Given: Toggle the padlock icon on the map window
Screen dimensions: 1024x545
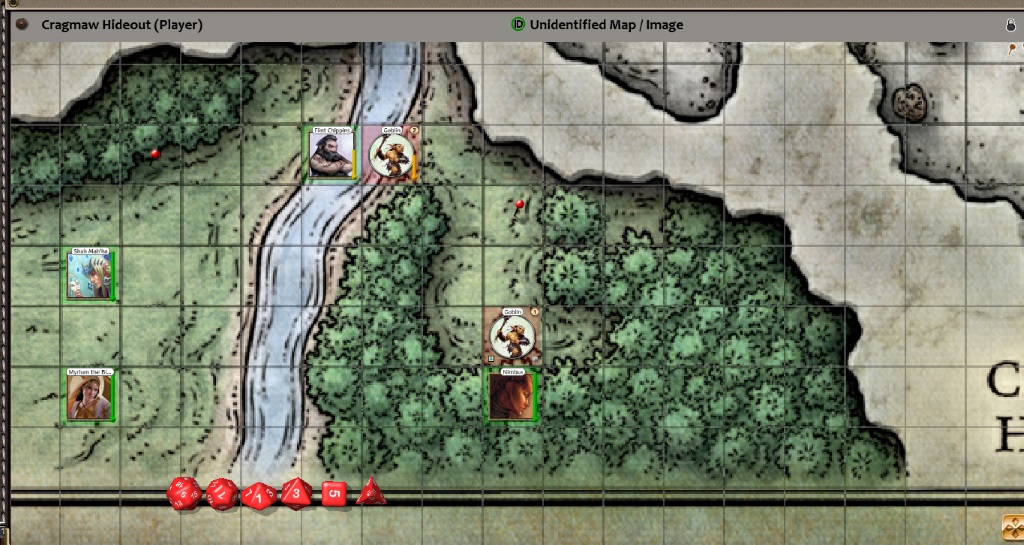Looking at the screenshot, I should [1011, 25].
